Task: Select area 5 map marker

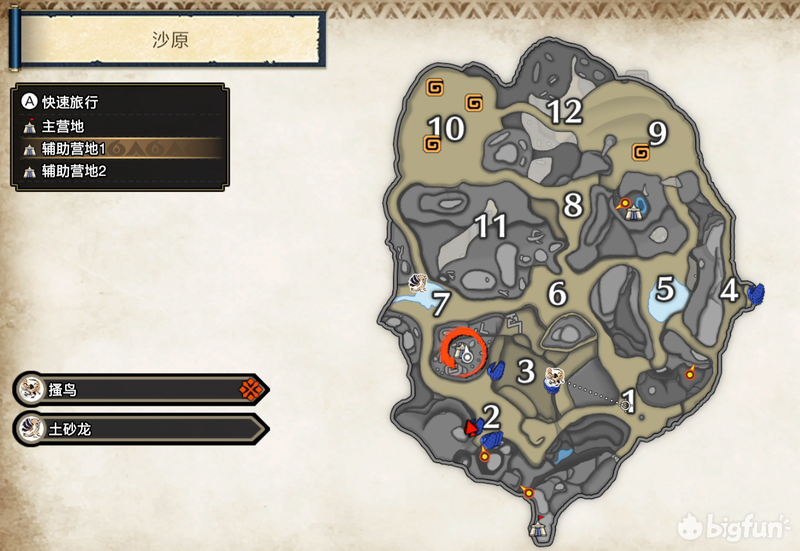Action: point(665,290)
